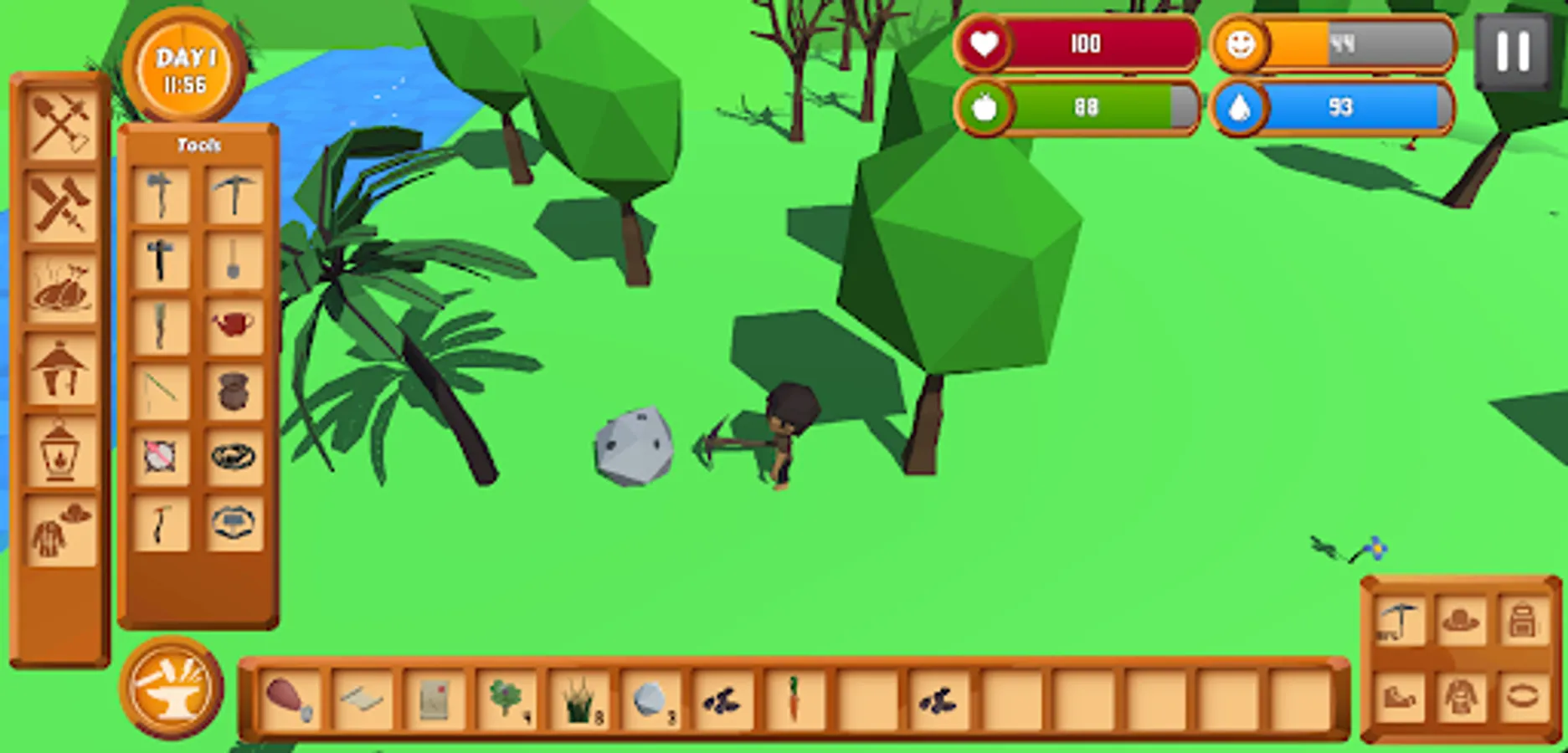Select the watering can tool

(234, 326)
